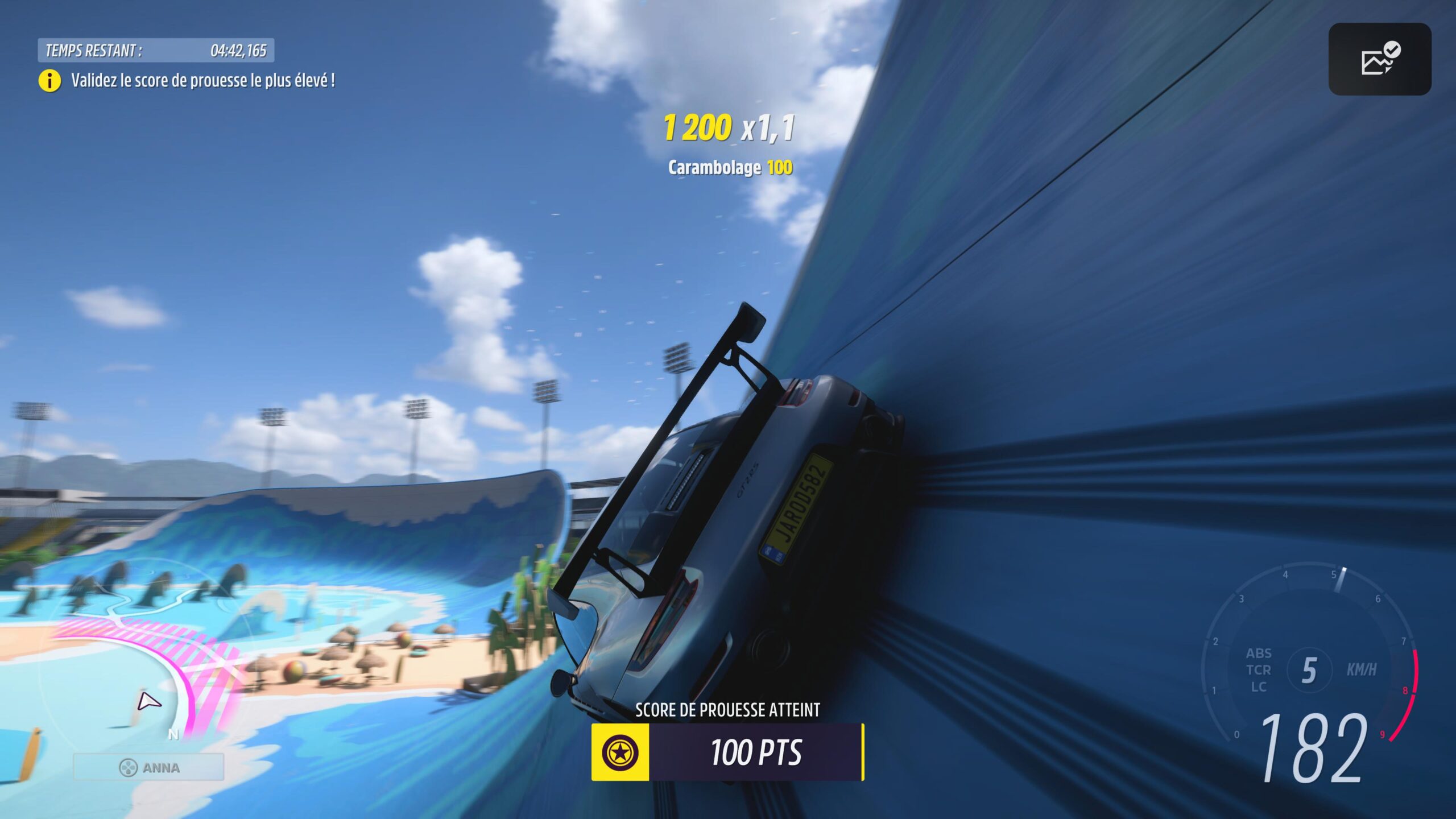Click the Validez le score objective text
The image size is (1456, 819).
(204, 81)
